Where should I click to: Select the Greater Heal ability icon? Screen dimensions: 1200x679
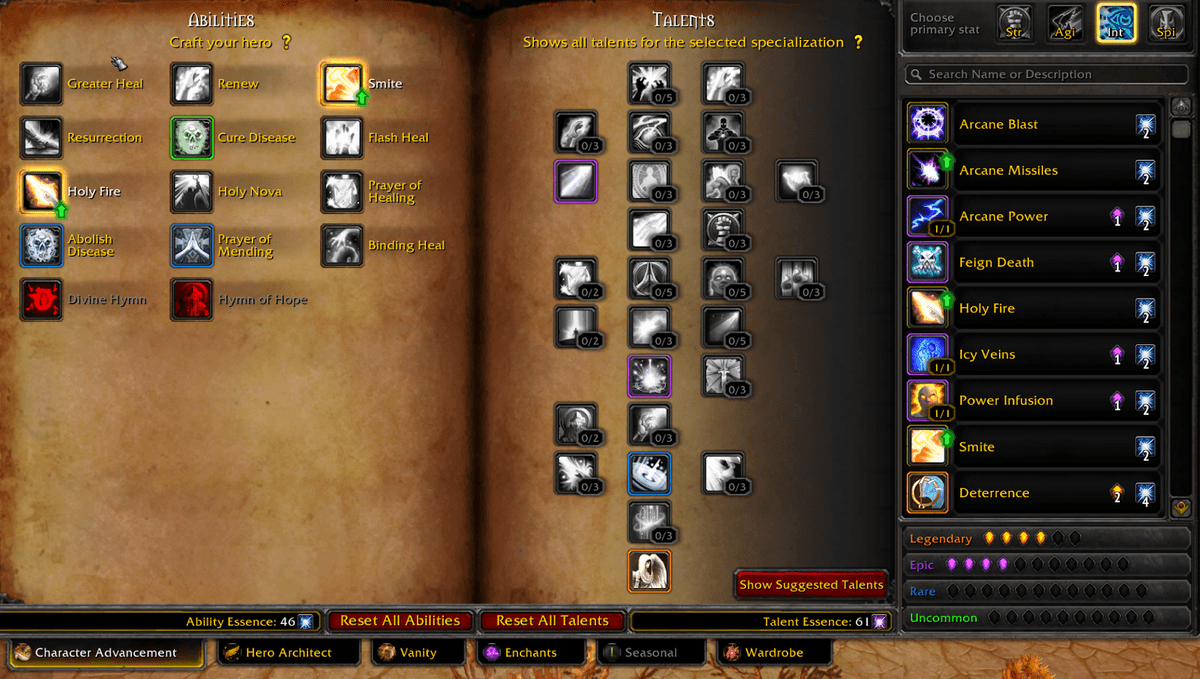pyautogui.click(x=41, y=84)
